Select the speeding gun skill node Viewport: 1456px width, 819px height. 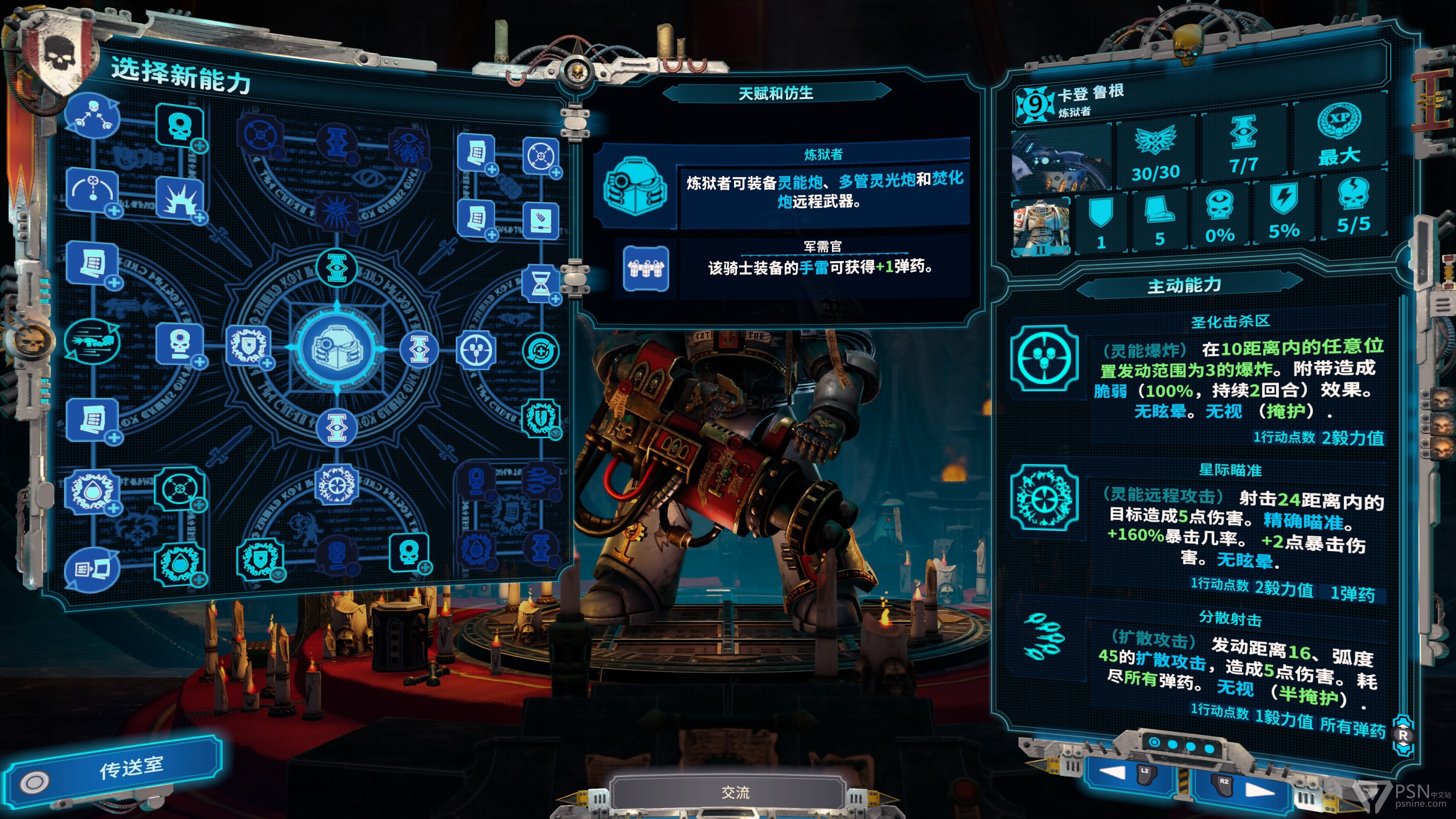tap(91, 341)
